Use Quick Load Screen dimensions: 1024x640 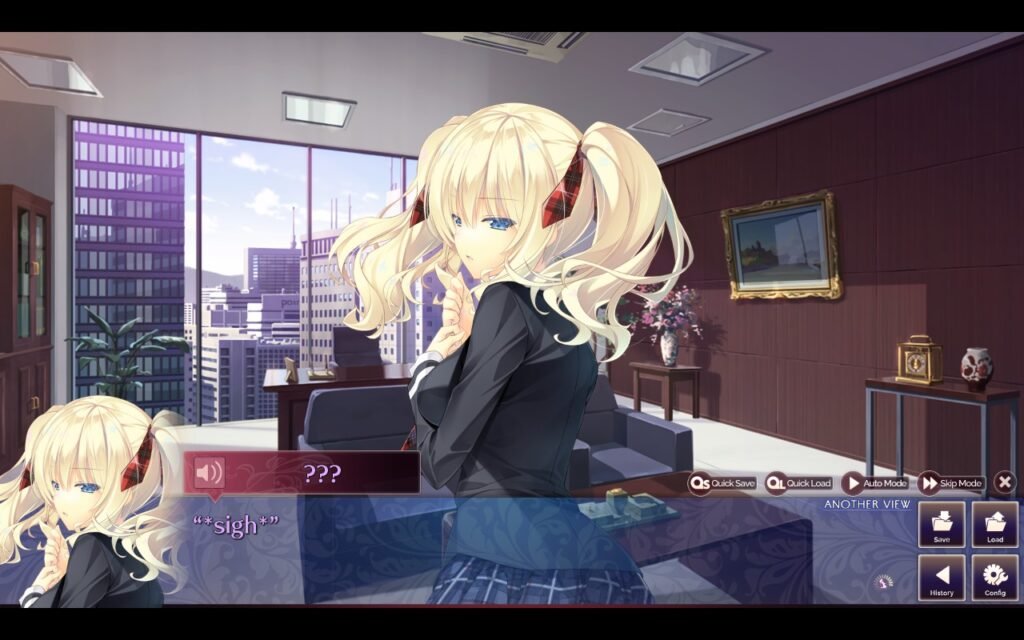[798, 483]
